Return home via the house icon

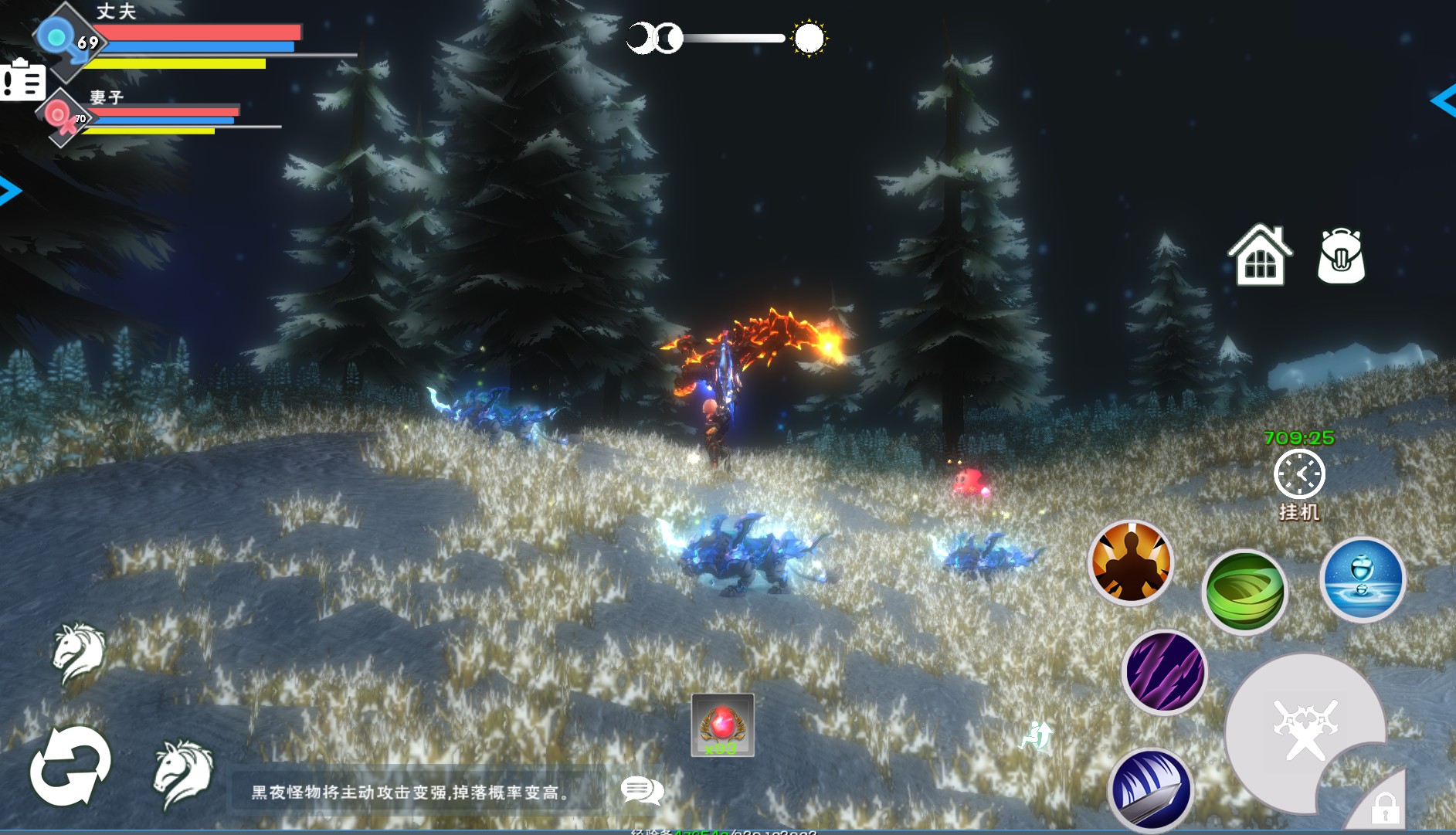(1259, 256)
